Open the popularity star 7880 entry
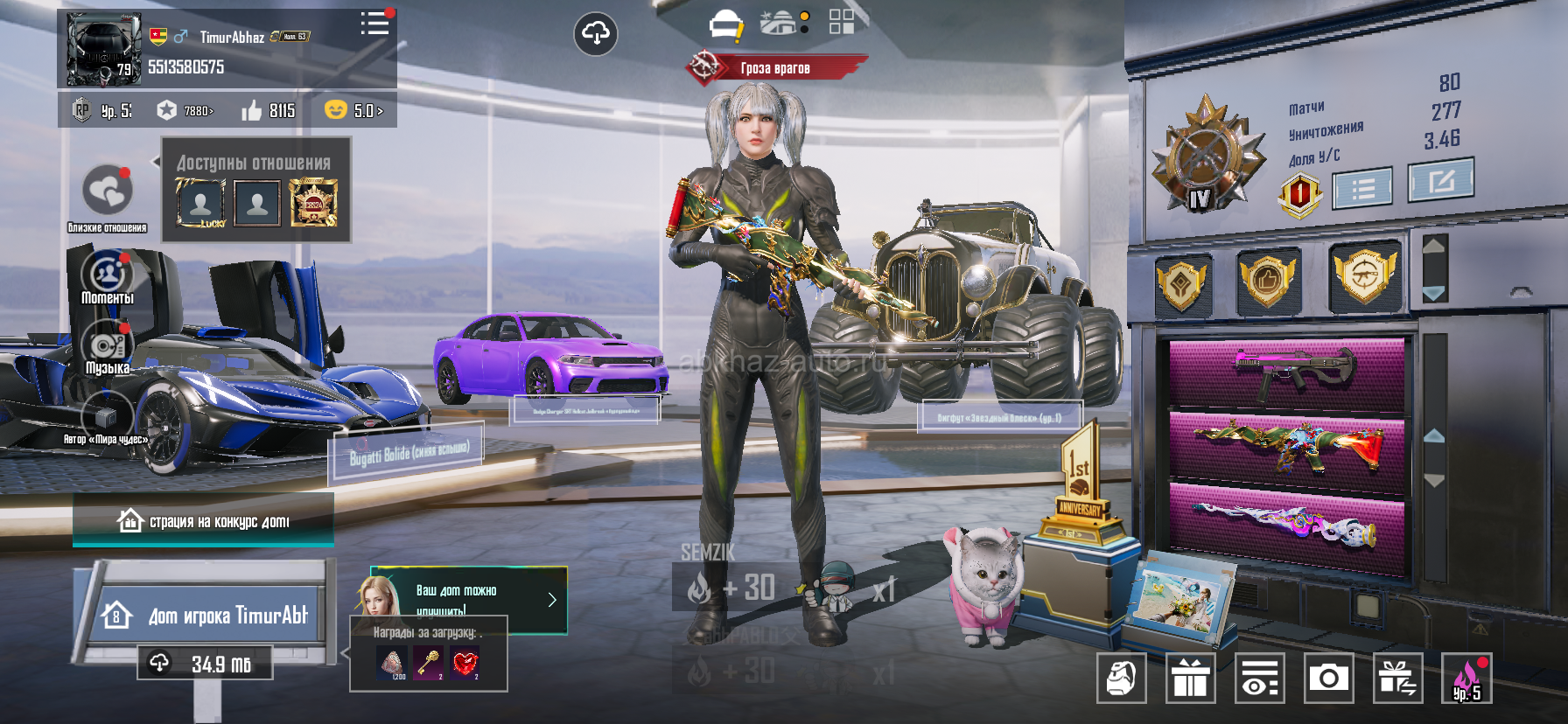 tap(185, 110)
